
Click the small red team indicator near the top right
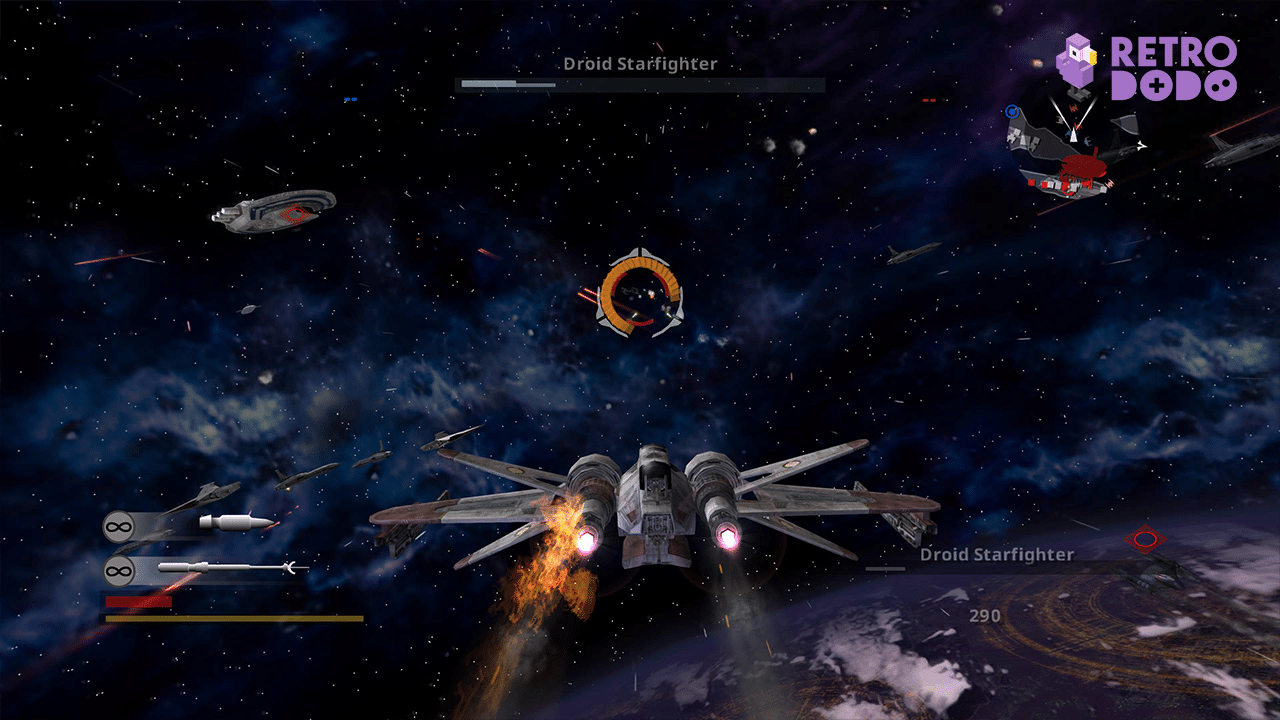coord(929,100)
